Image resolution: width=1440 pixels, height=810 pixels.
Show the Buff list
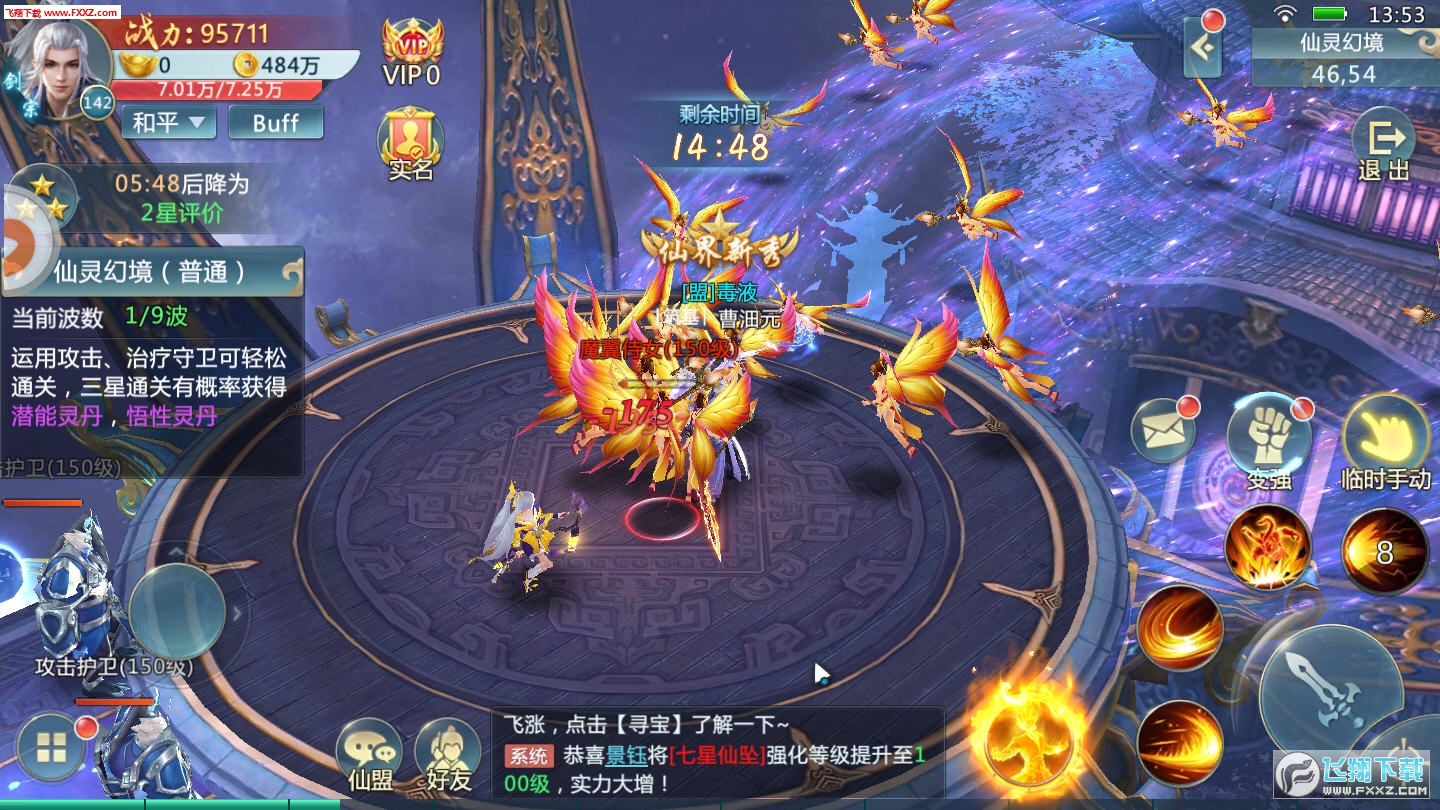coord(275,123)
